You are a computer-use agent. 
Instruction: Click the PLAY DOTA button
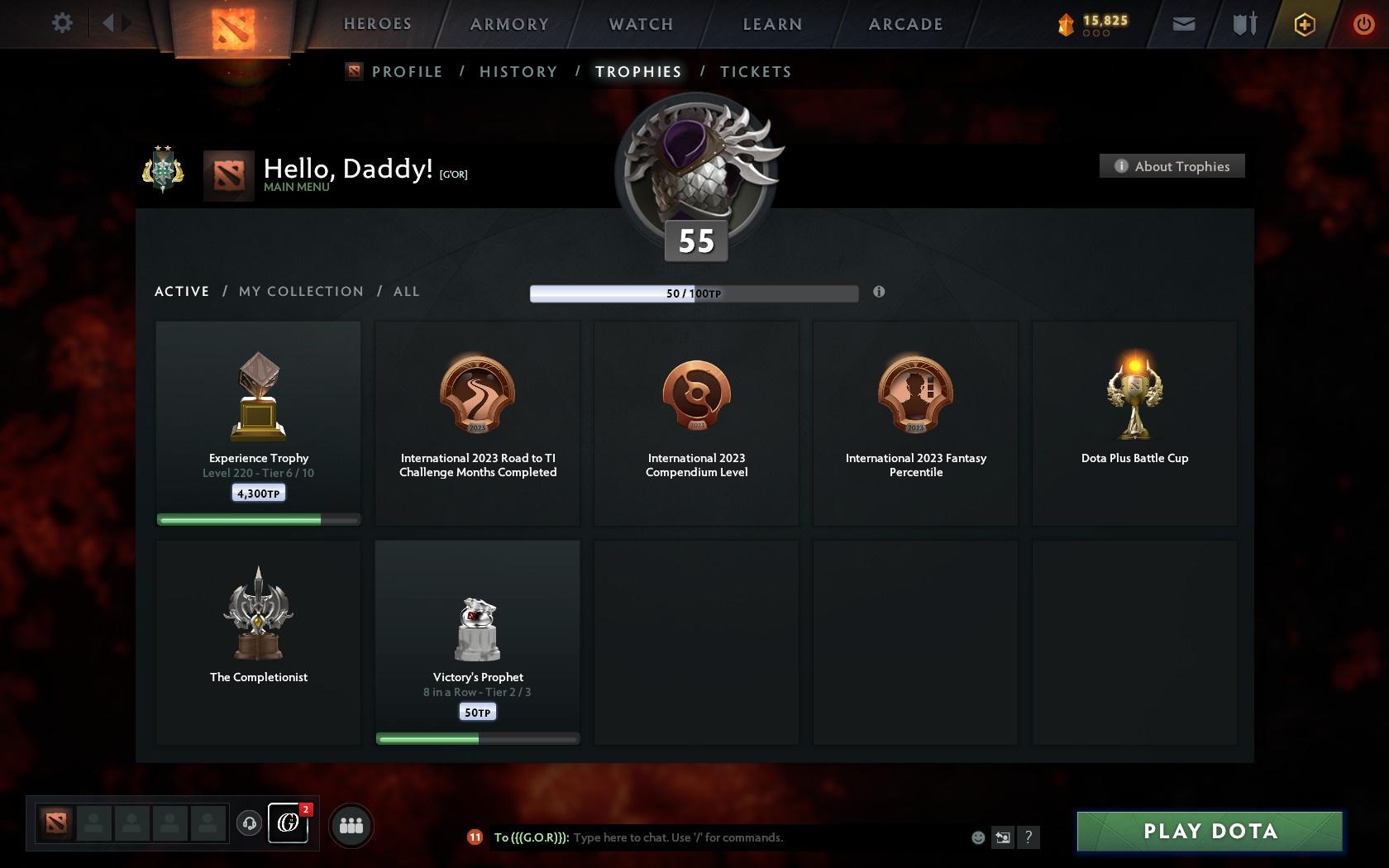pyautogui.click(x=1208, y=832)
